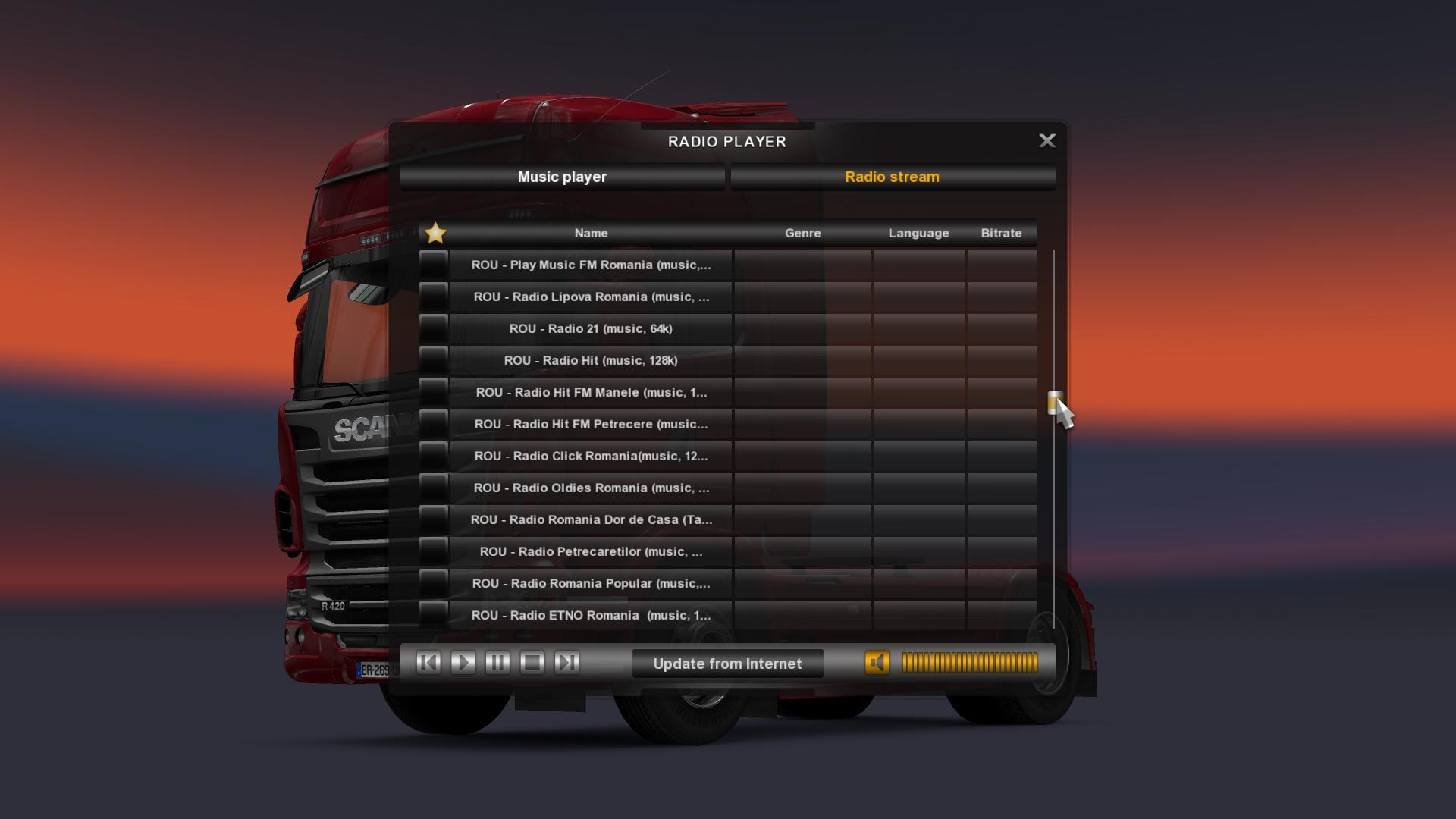The width and height of the screenshot is (1456, 819).
Task: Select Radio Romania Dor de Casa
Action: pos(591,520)
